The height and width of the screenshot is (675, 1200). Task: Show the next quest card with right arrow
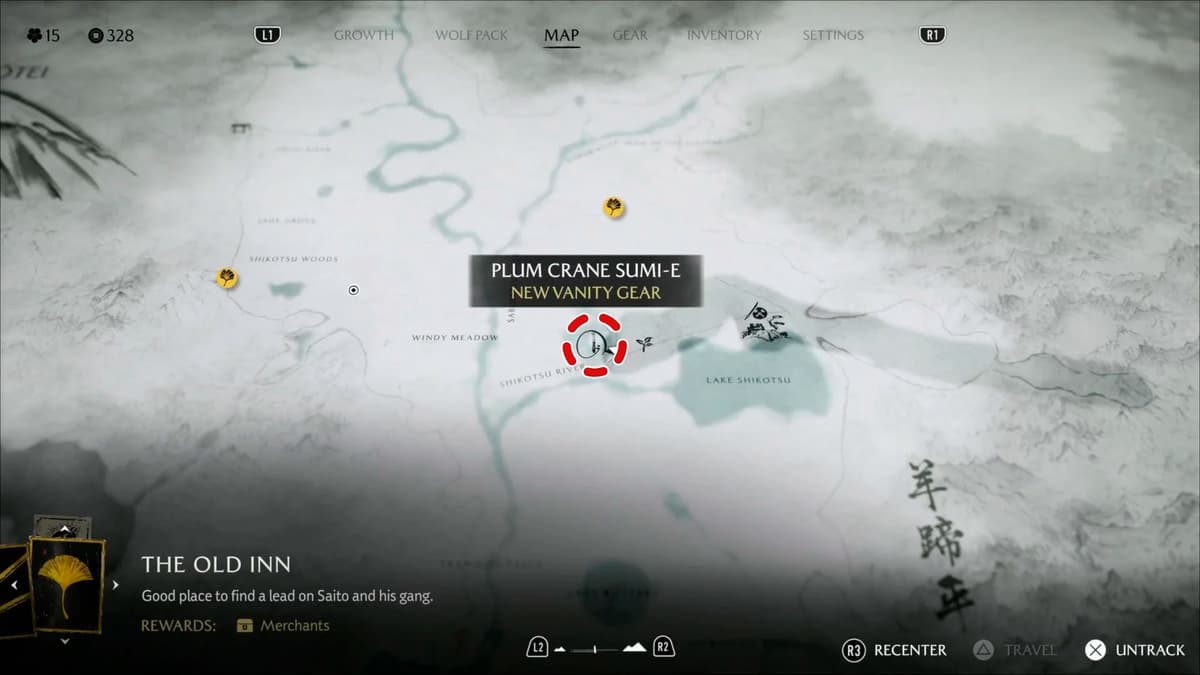(x=116, y=585)
